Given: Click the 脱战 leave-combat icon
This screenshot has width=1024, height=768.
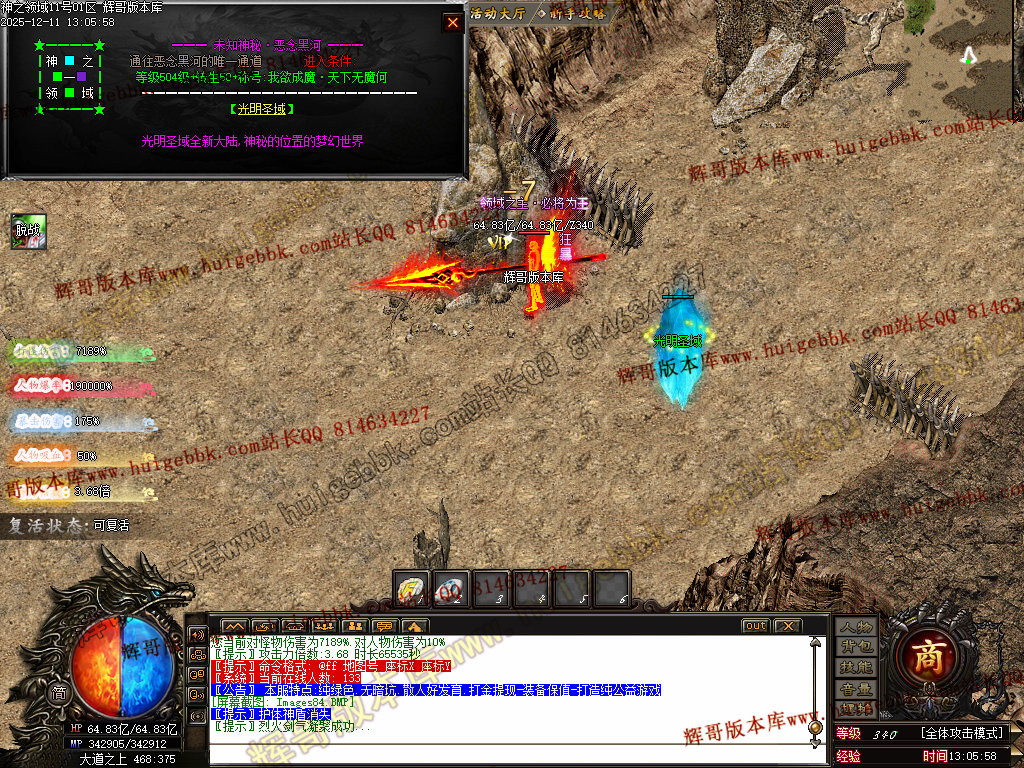Looking at the screenshot, I should click(x=29, y=231).
